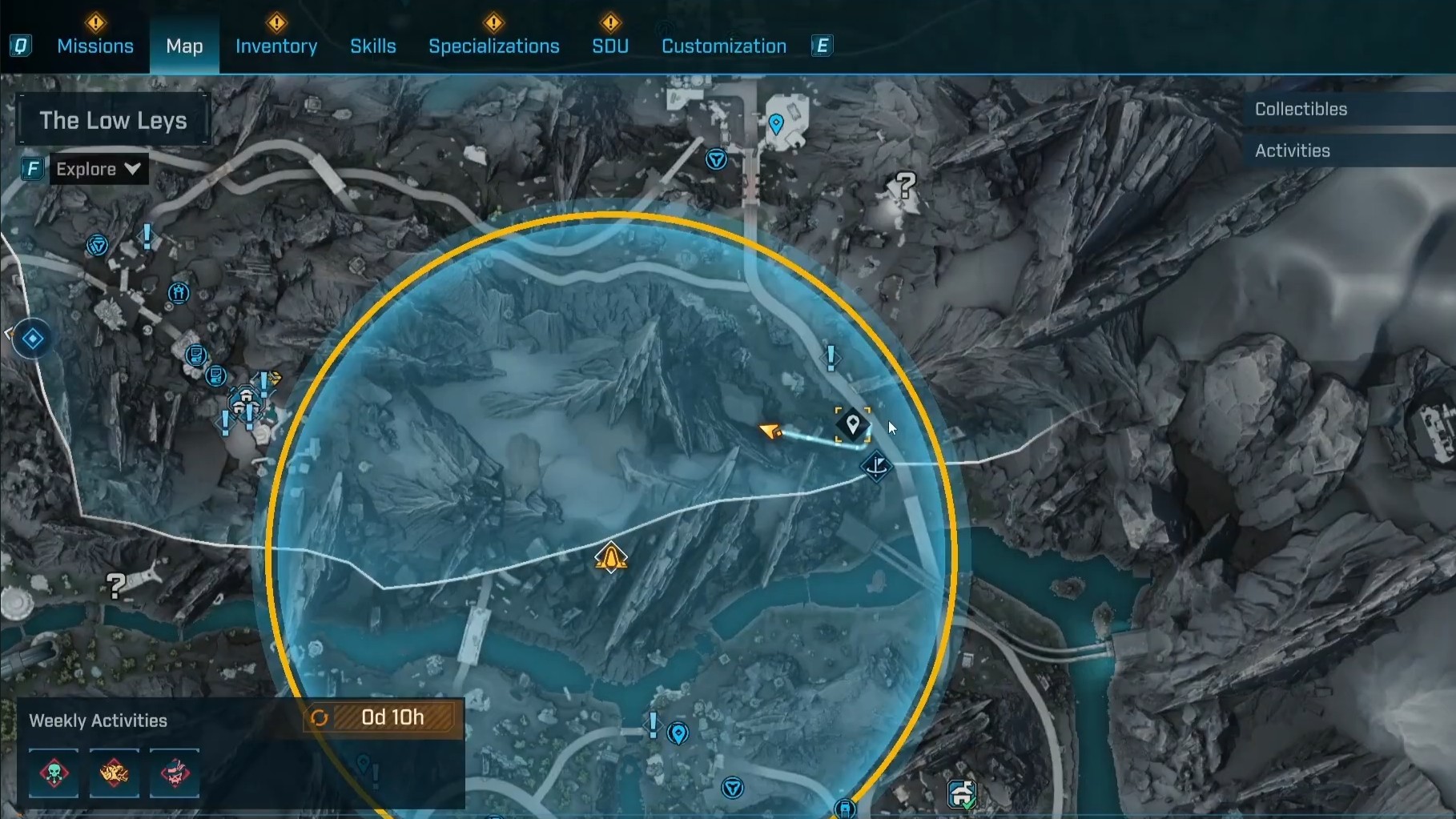
Task: Click the dark diamond marker below the waypoint
Action: tap(877, 465)
